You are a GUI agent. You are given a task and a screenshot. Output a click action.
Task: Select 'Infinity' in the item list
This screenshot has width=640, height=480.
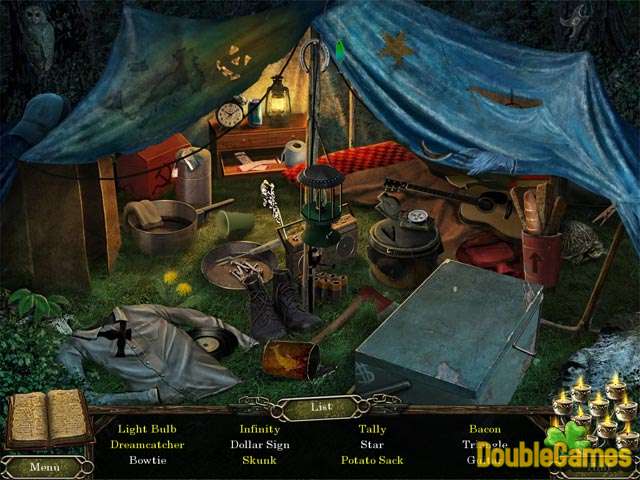[x=260, y=429]
